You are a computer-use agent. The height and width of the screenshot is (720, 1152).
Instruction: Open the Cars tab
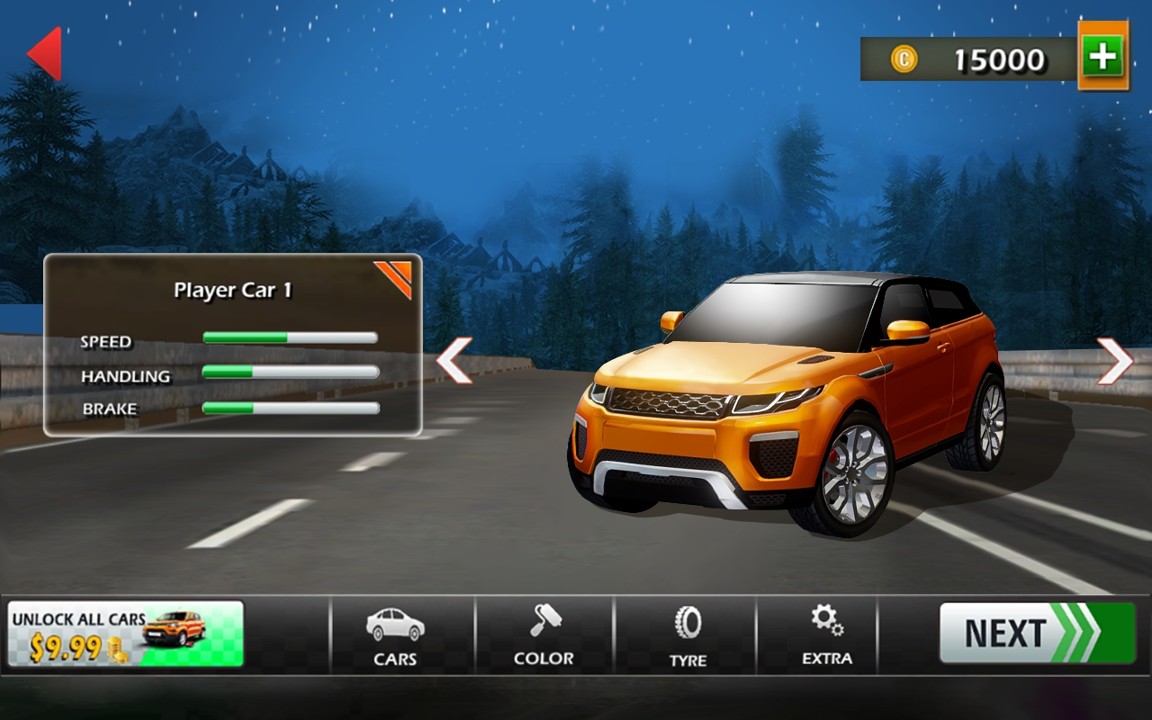click(395, 636)
